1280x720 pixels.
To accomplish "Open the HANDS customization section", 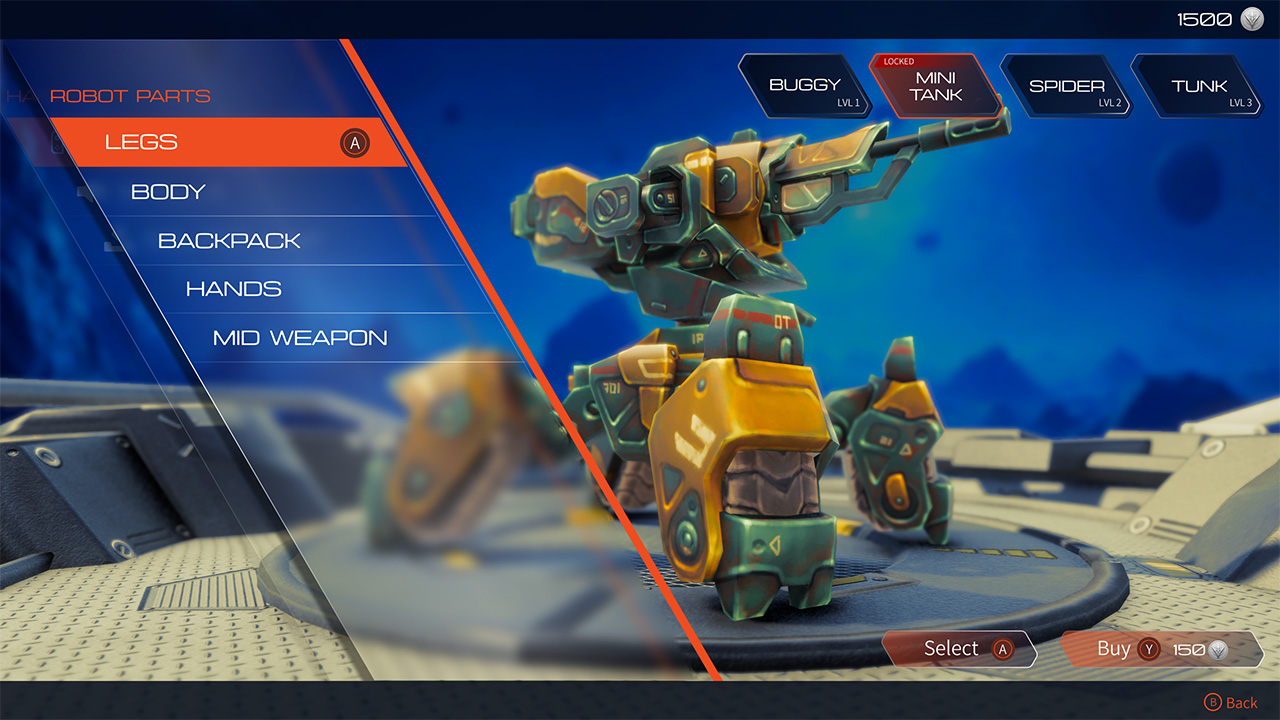I will tap(234, 288).
